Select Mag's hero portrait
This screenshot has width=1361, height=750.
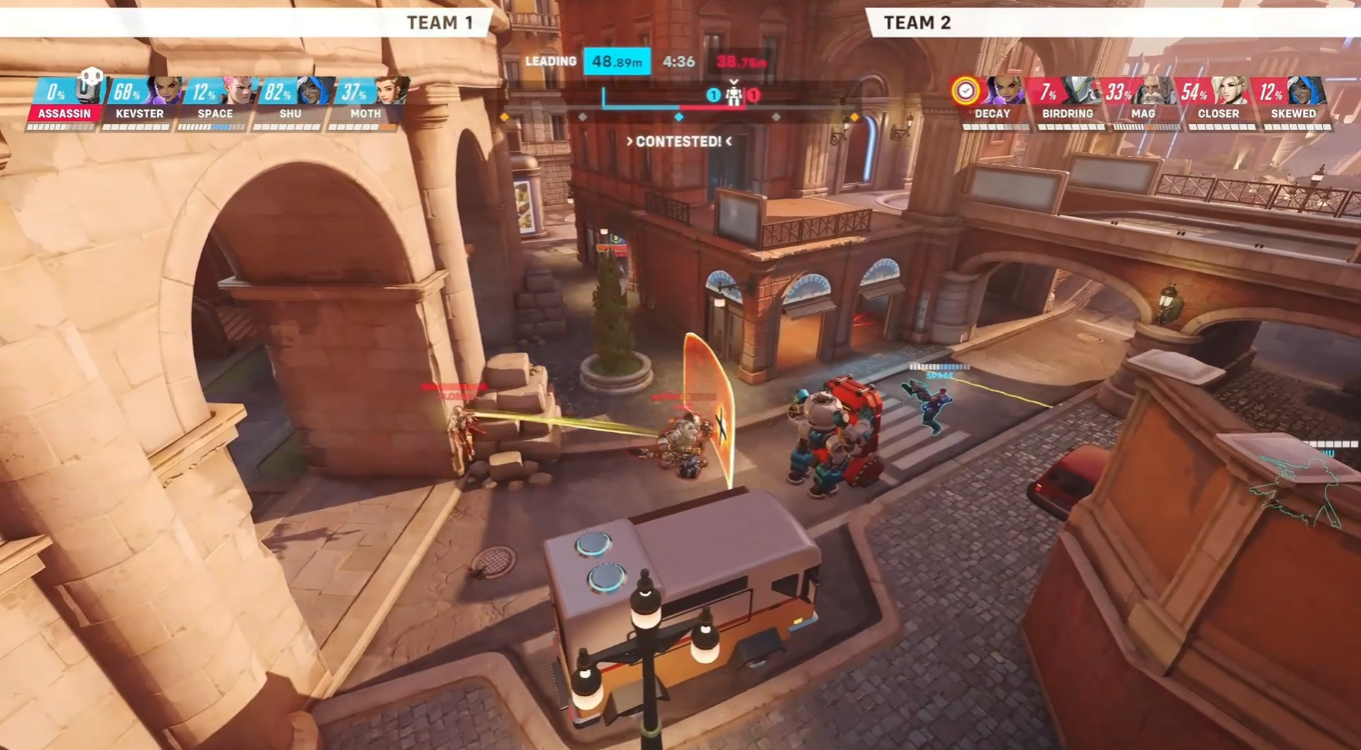point(1152,92)
